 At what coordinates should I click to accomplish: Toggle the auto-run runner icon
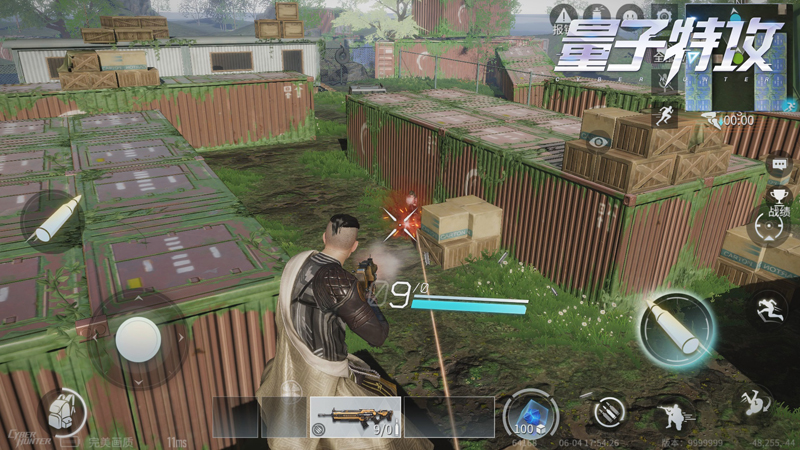(664, 116)
